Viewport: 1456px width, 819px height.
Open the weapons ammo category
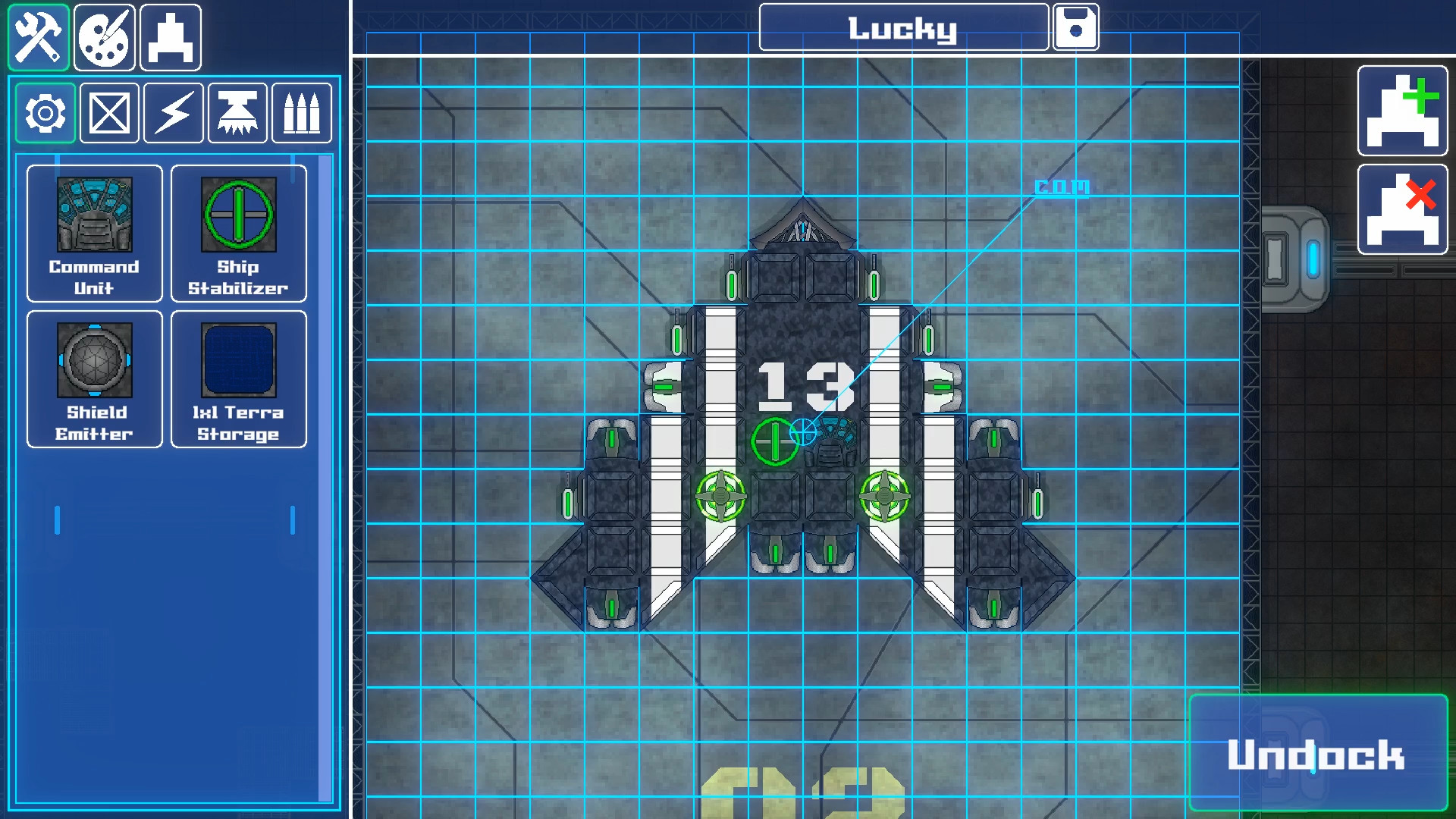[x=301, y=113]
